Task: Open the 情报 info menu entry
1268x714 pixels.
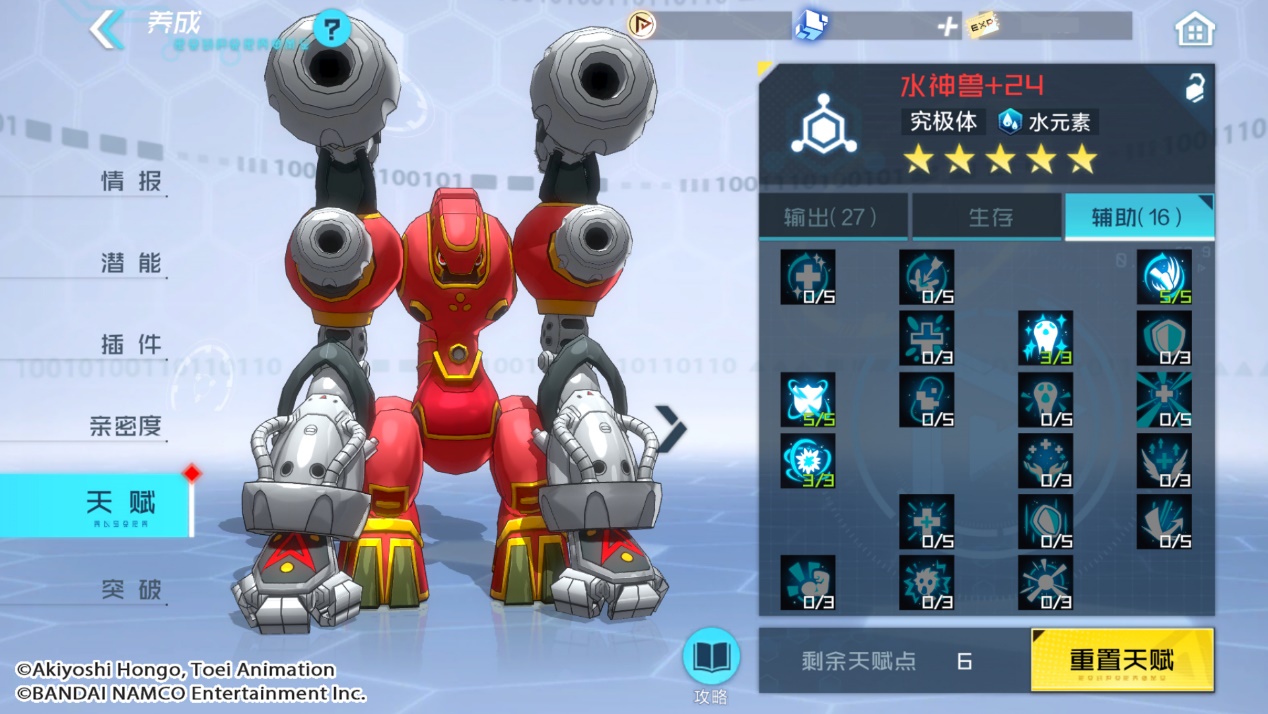Action: [x=131, y=182]
